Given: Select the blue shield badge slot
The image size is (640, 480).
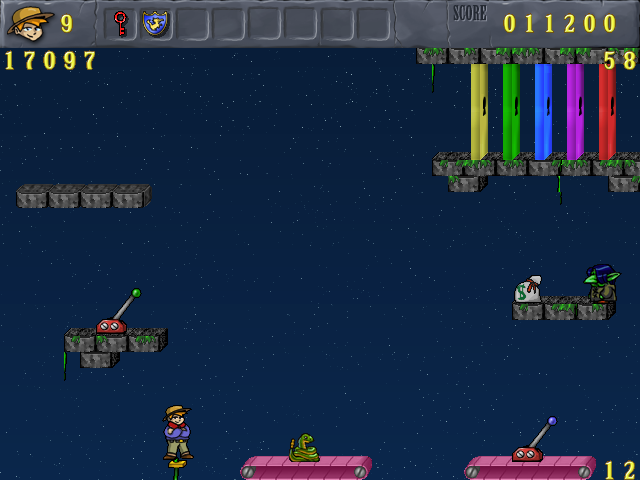Looking at the screenshot, I should point(155,23).
